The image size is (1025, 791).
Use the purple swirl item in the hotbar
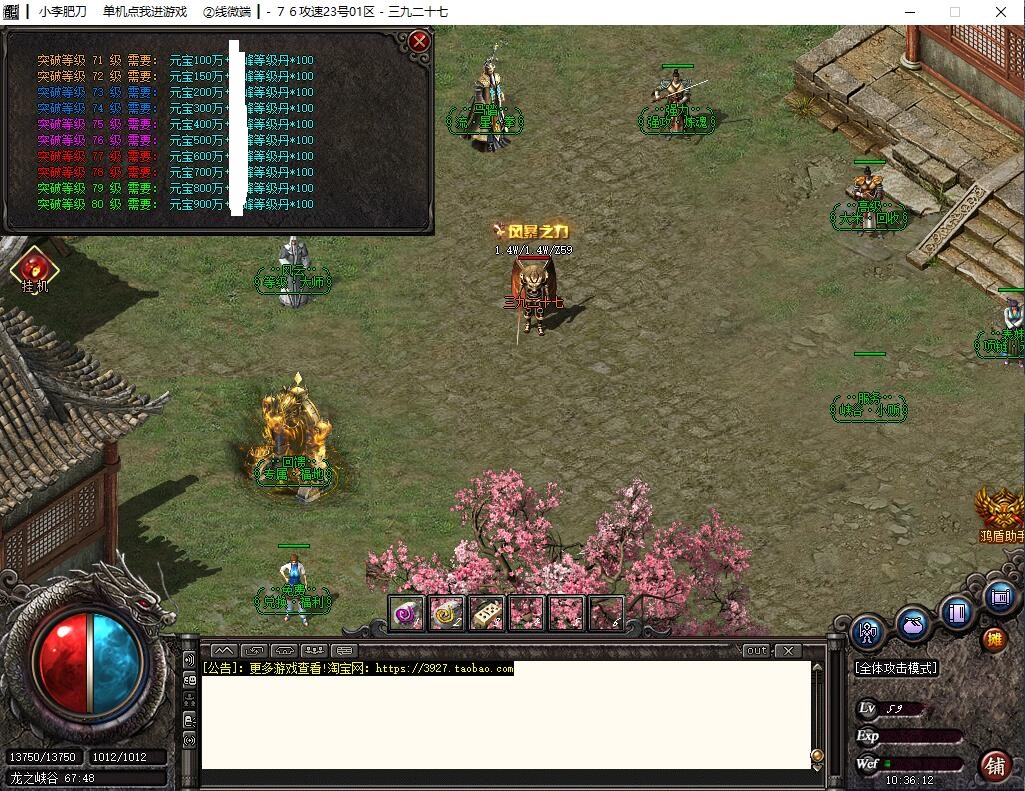pos(407,613)
